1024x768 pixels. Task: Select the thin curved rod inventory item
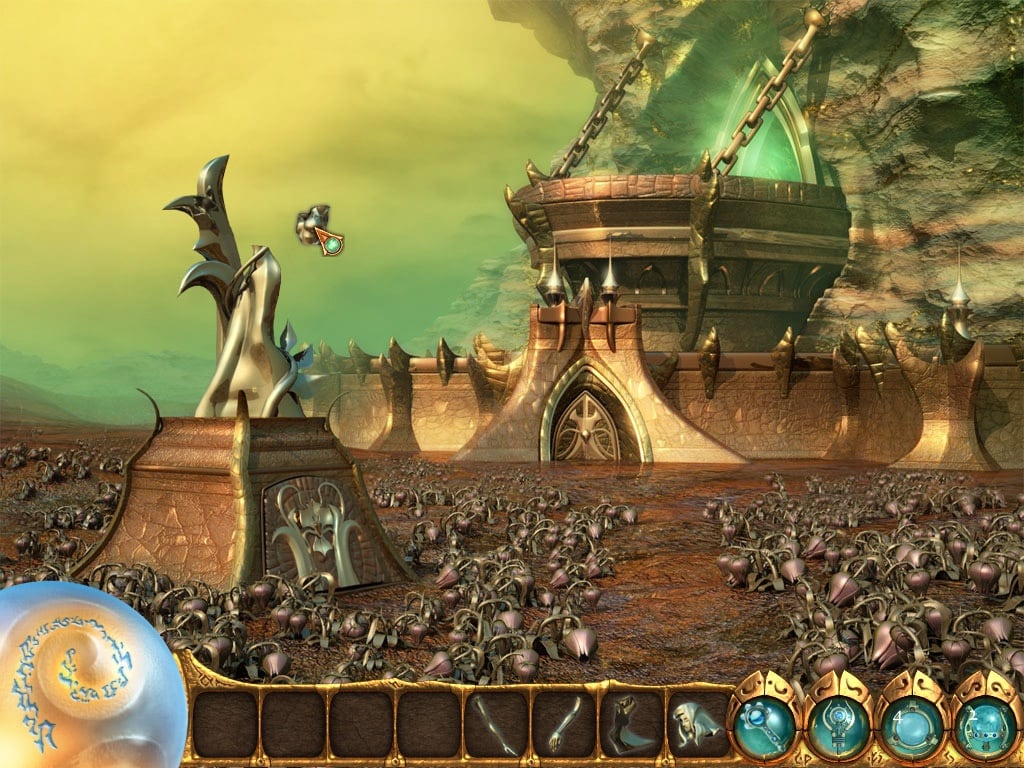coord(496,724)
